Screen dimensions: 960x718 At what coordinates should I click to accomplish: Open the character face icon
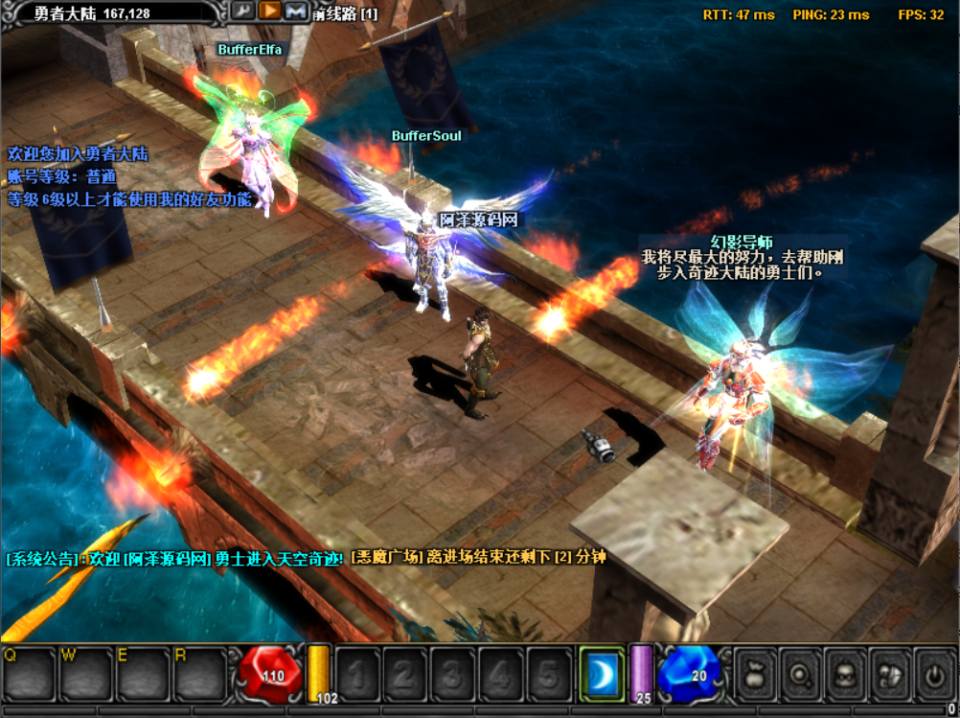coord(845,676)
